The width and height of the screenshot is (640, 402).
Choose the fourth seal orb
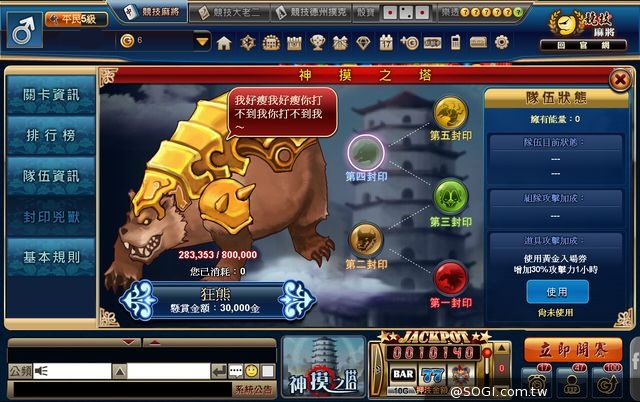(365, 153)
